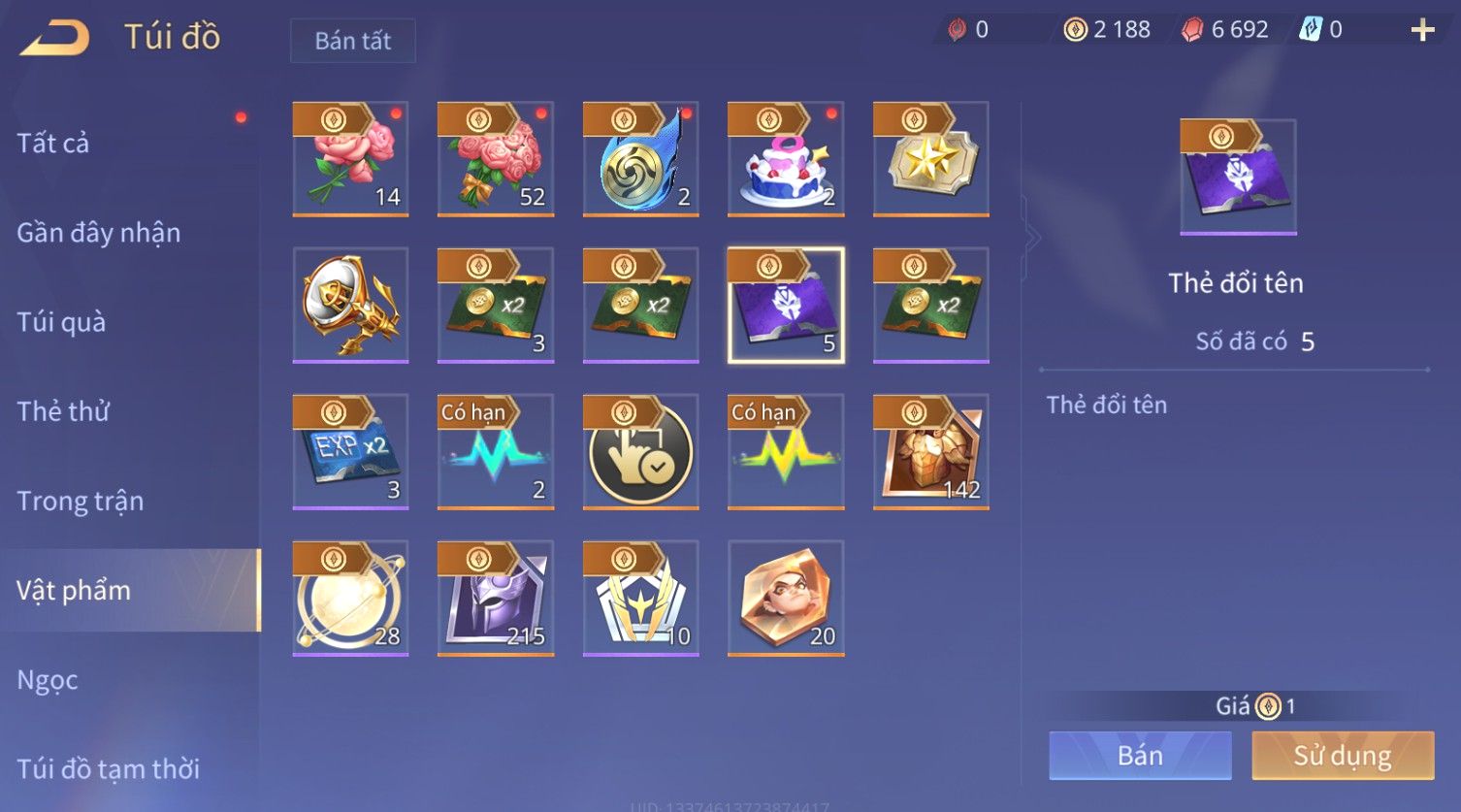Select the gold star ticket item
The image size is (1461, 812).
click(x=930, y=159)
